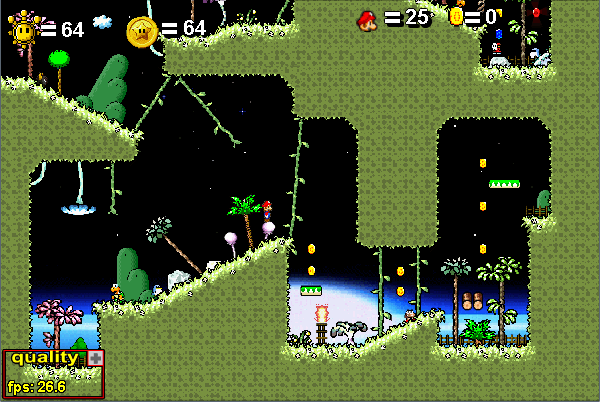Image resolution: width=600 pixels, height=402 pixels.
Task: Click the plus button beside quality
Action: 95,358
